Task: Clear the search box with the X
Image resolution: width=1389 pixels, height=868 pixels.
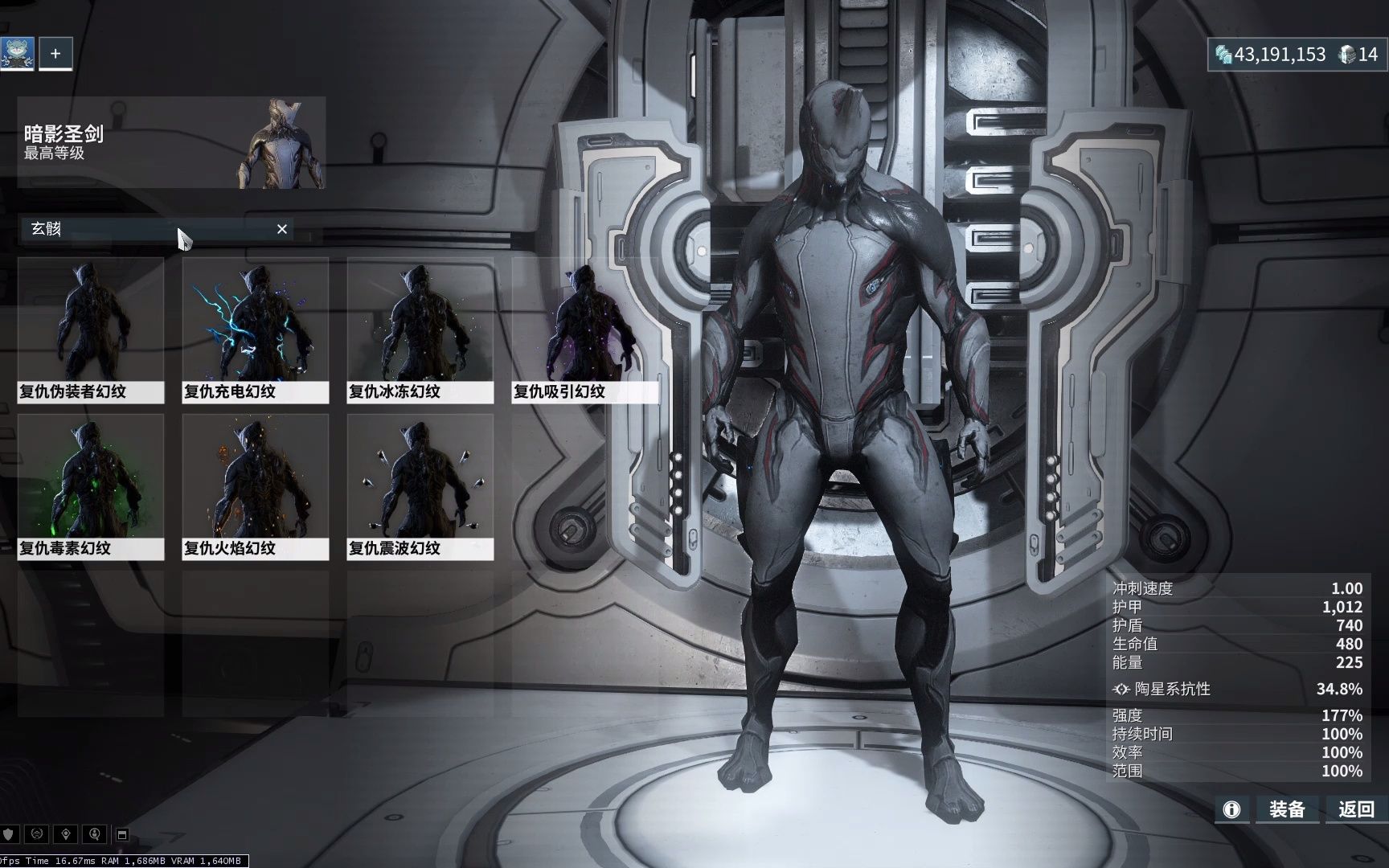Action: [x=282, y=229]
